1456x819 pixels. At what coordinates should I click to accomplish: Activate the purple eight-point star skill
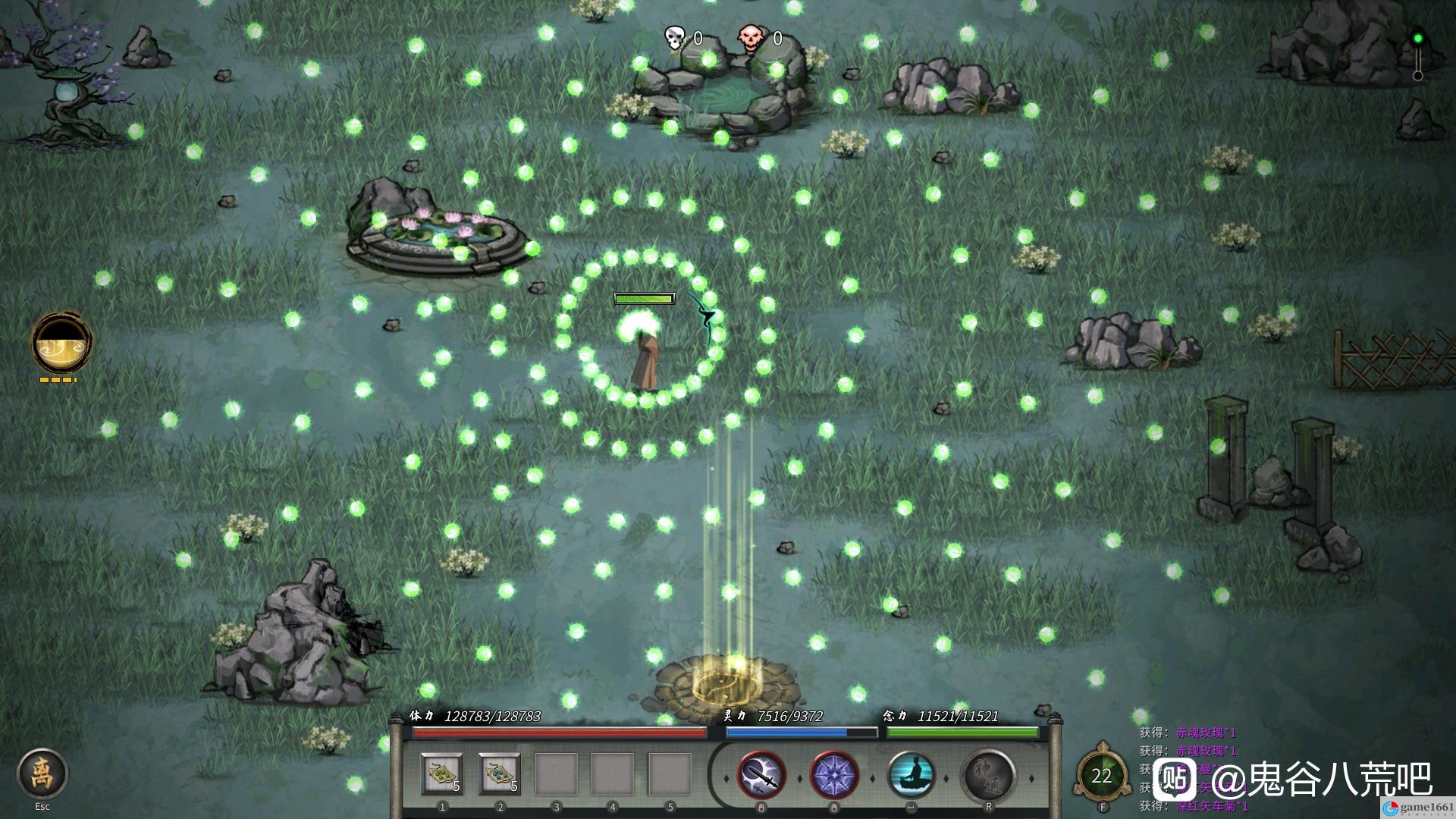(834, 775)
